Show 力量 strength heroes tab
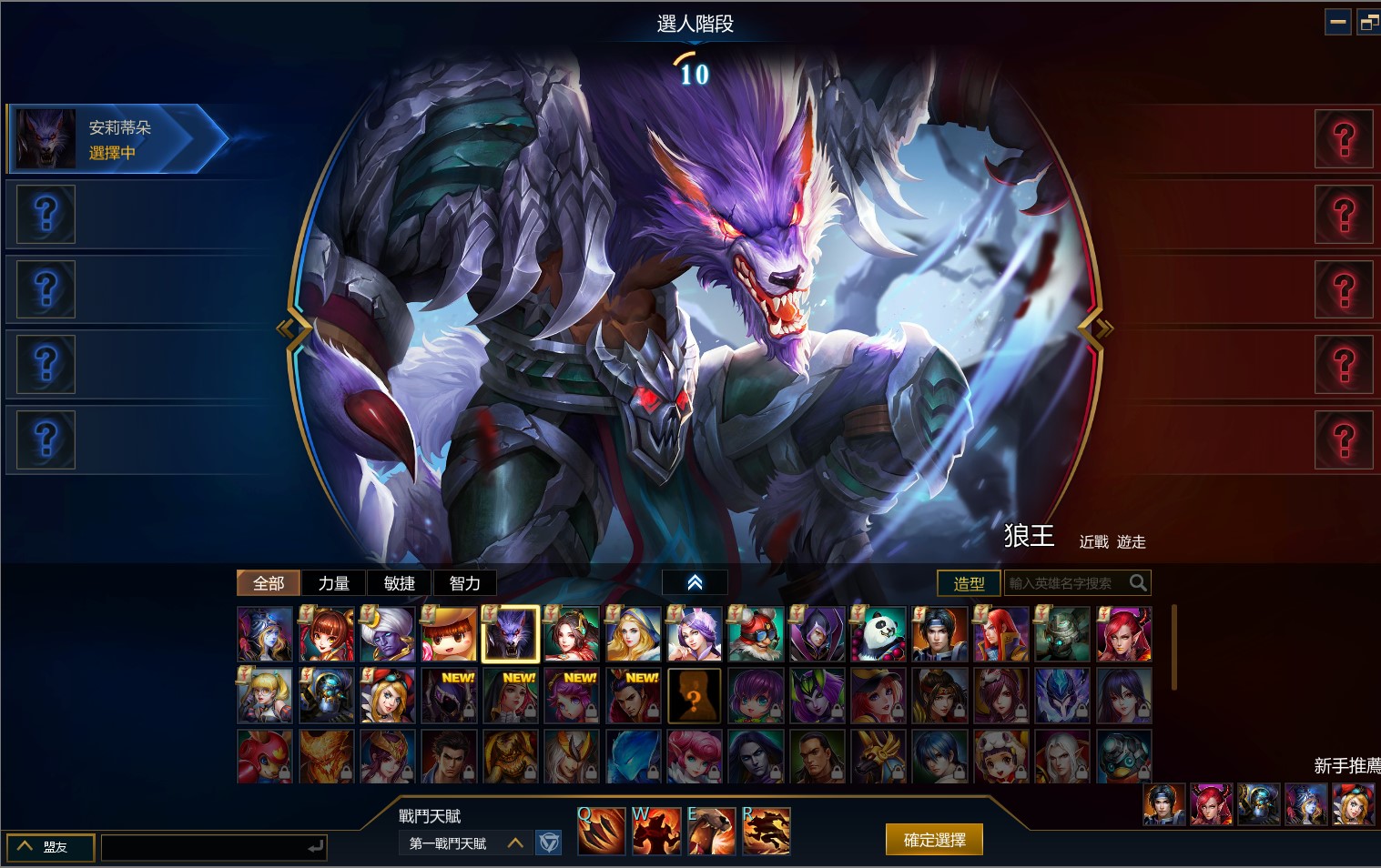 pos(333,583)
